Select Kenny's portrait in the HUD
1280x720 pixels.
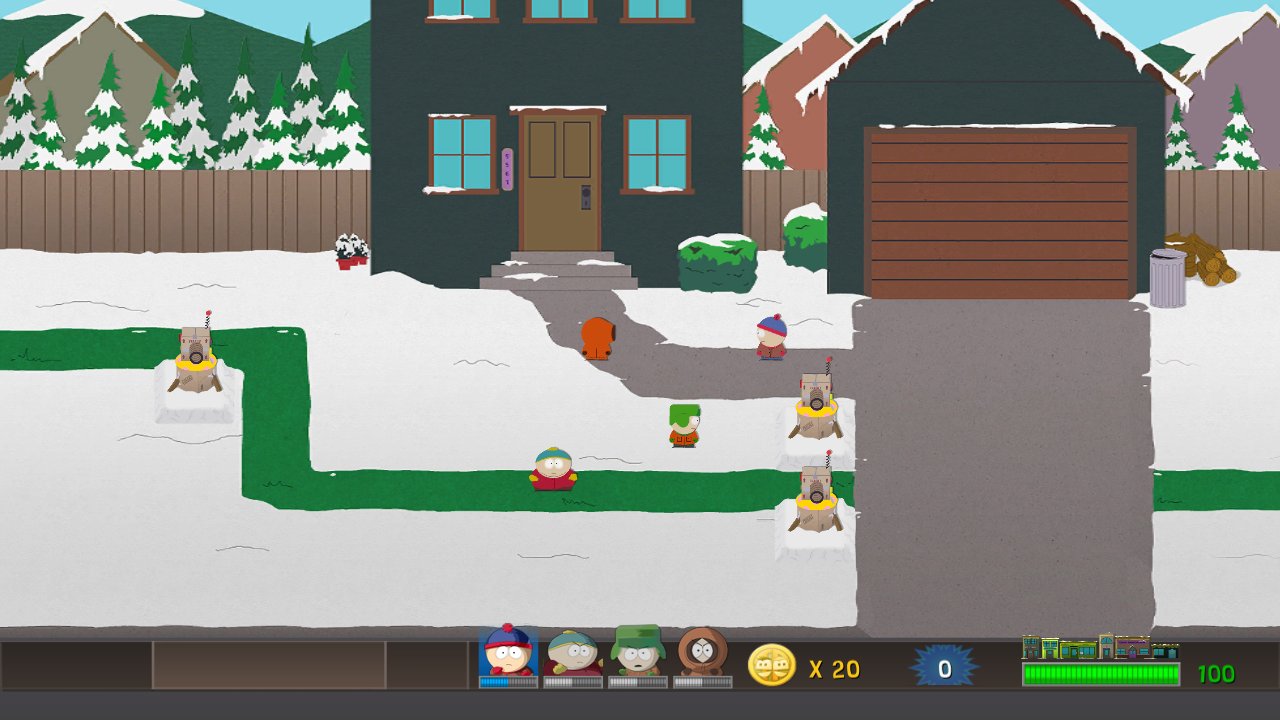(x=701, y=655)
